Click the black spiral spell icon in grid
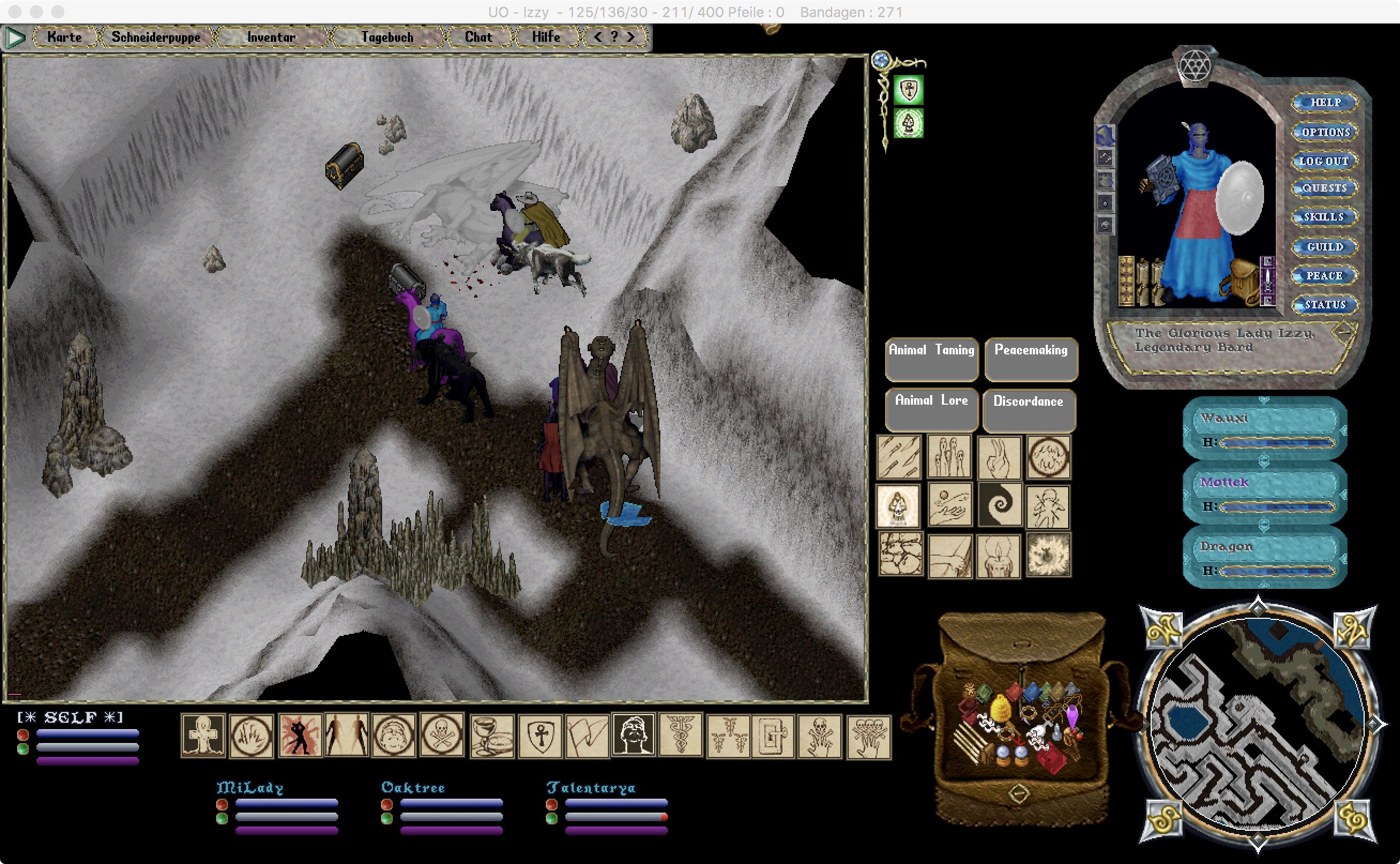Screen dimensions: 1400x864 [x=1000, y=506]
